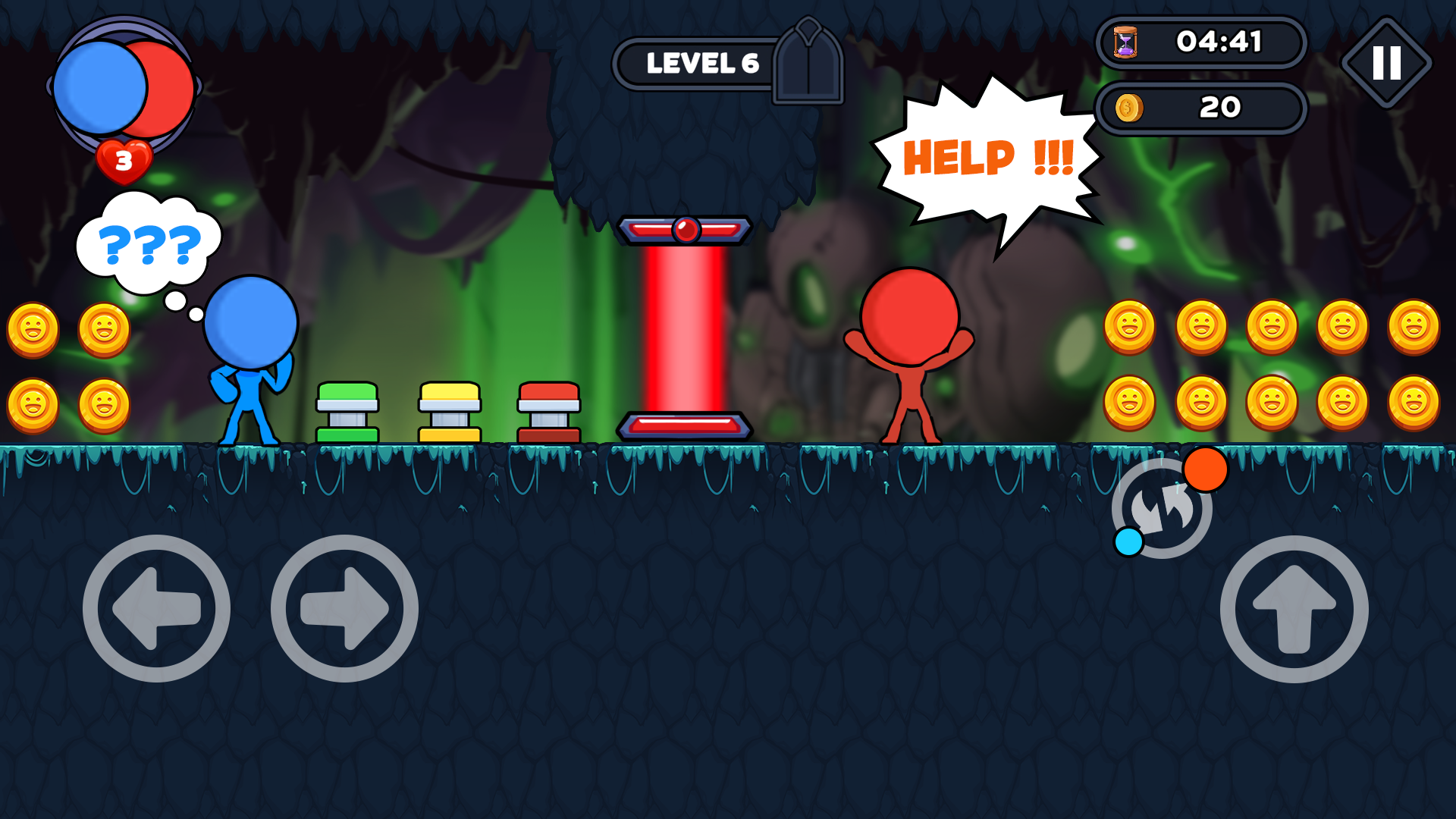The width and height of the screenshot is (1456, 819).
Task: Tap the LEVEL 6 banner
Action: [x=702, y=64]
